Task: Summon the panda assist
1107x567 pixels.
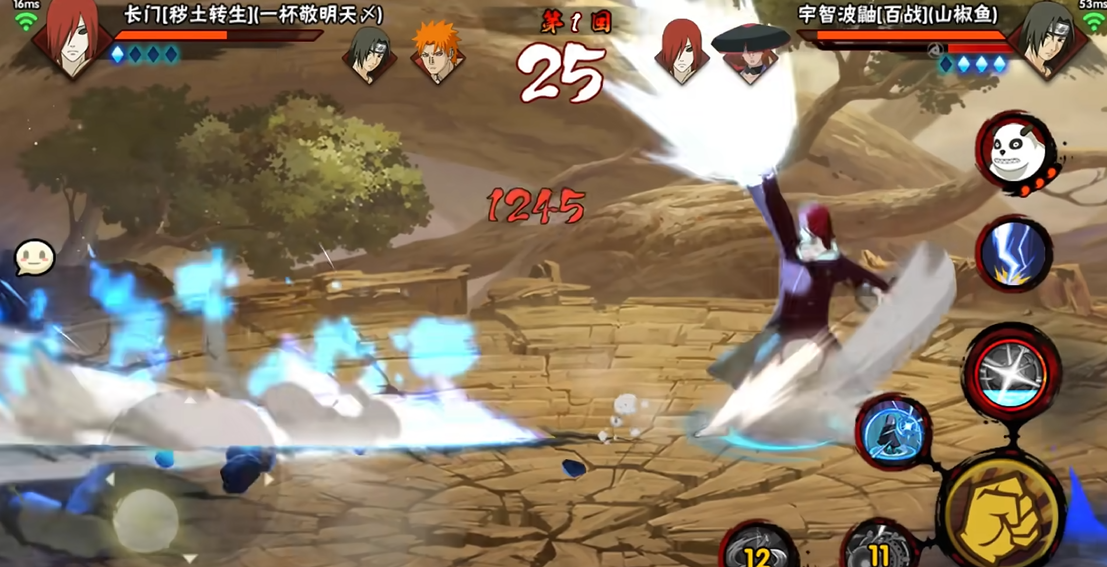Action: pyautogui.click(x=1012, y=153)
